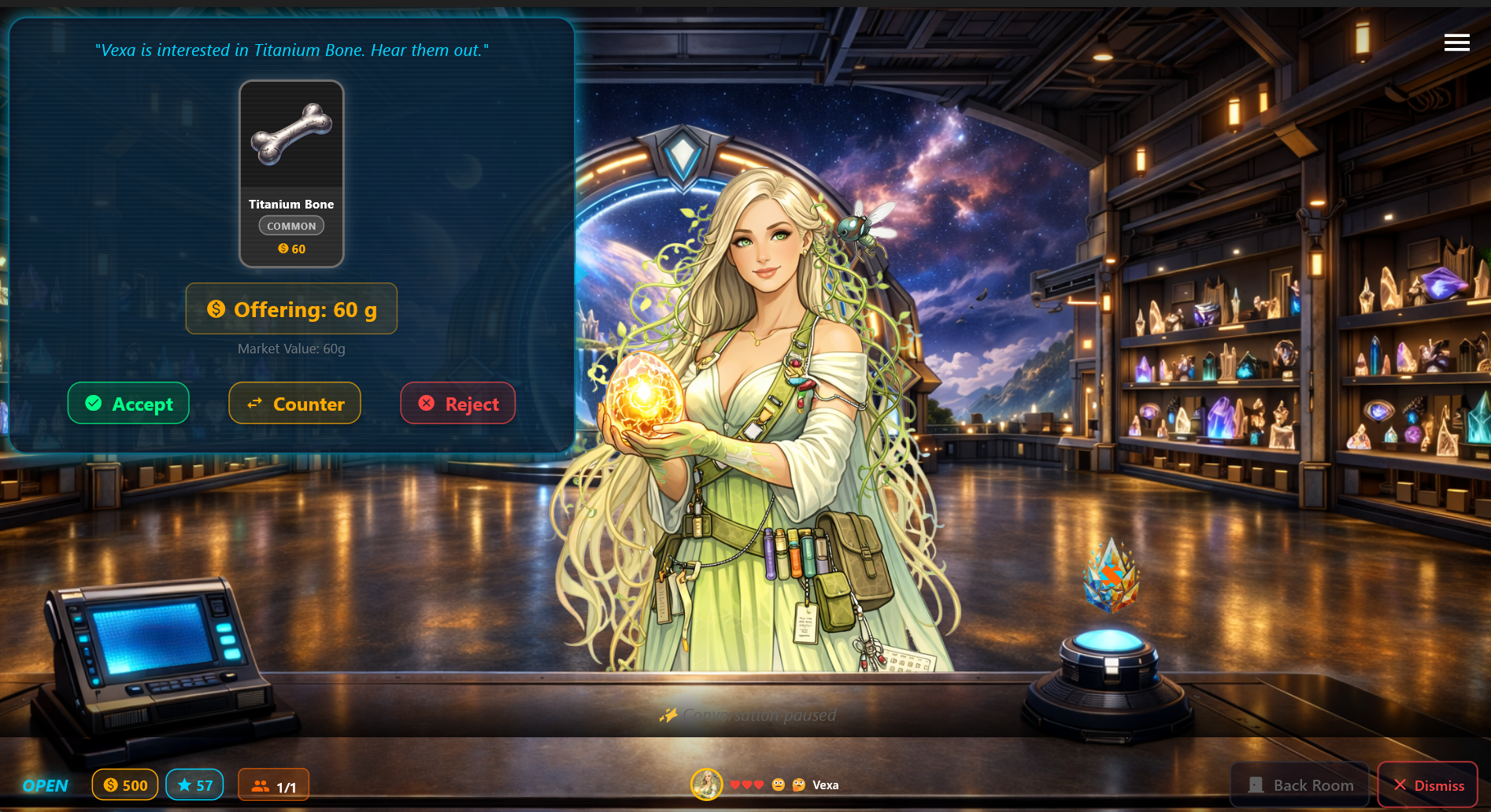The height and width of the screenshot is (812, 1491).
Task: Expand the Titanium Bone item card
Action: (x=291, y=172)
